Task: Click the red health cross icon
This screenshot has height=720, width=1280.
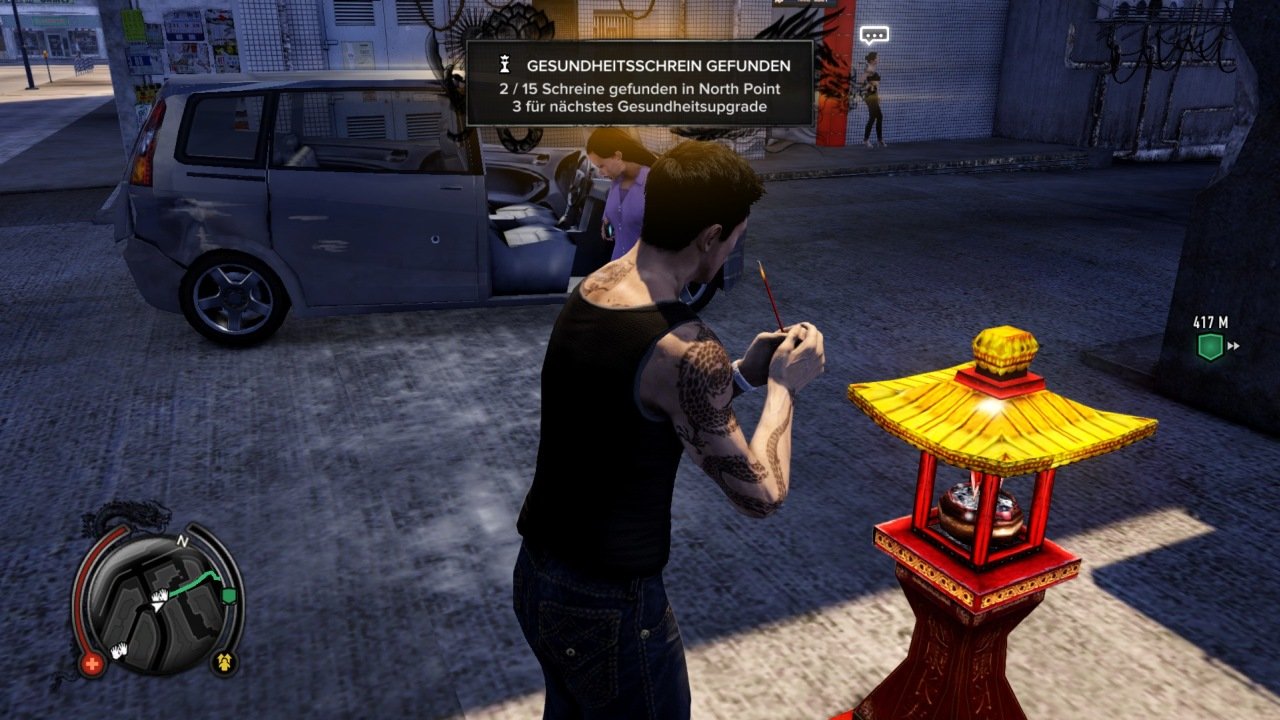Action: click(92, 664)
